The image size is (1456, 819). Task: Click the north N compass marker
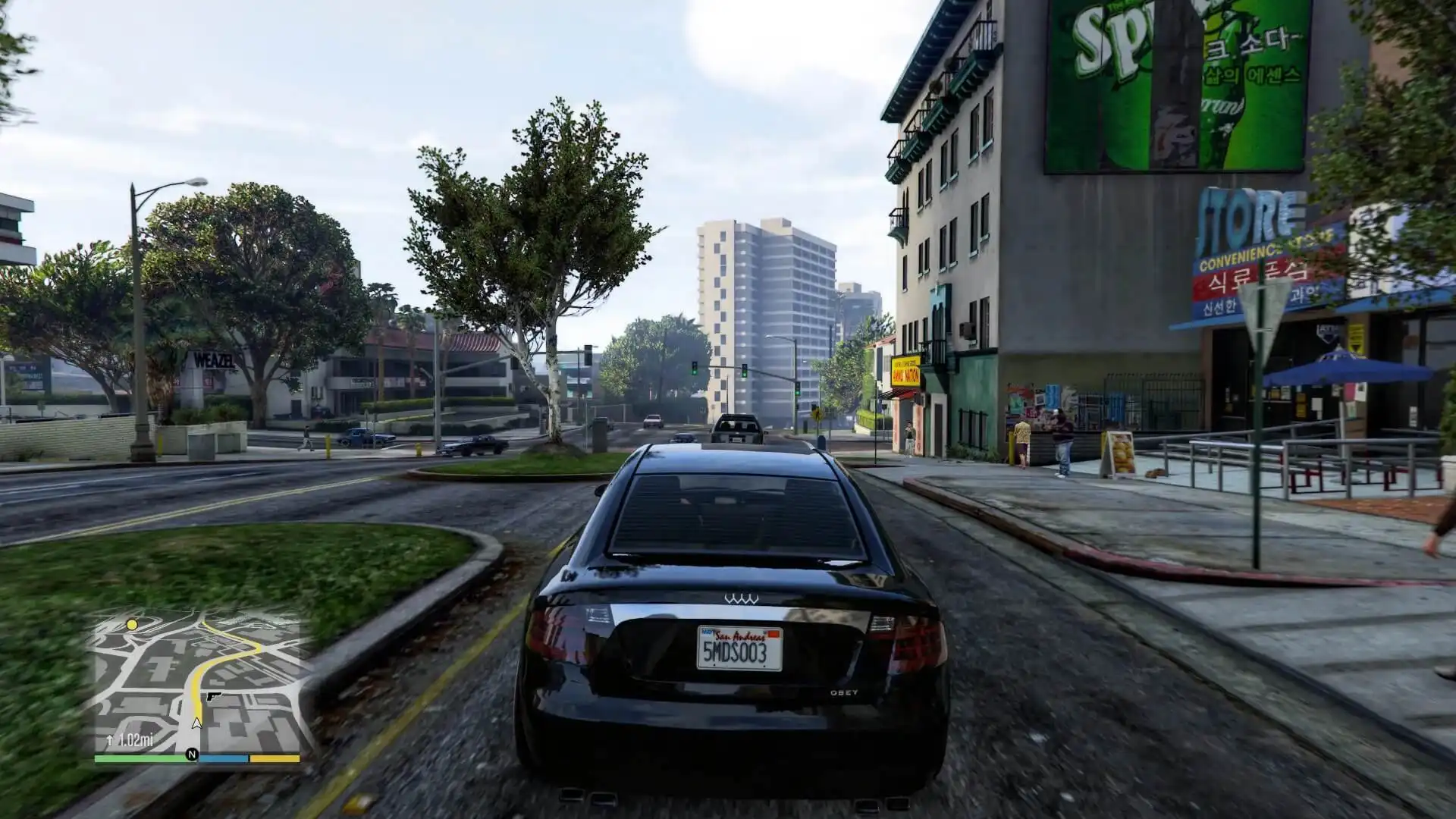[x=192, y=755]
